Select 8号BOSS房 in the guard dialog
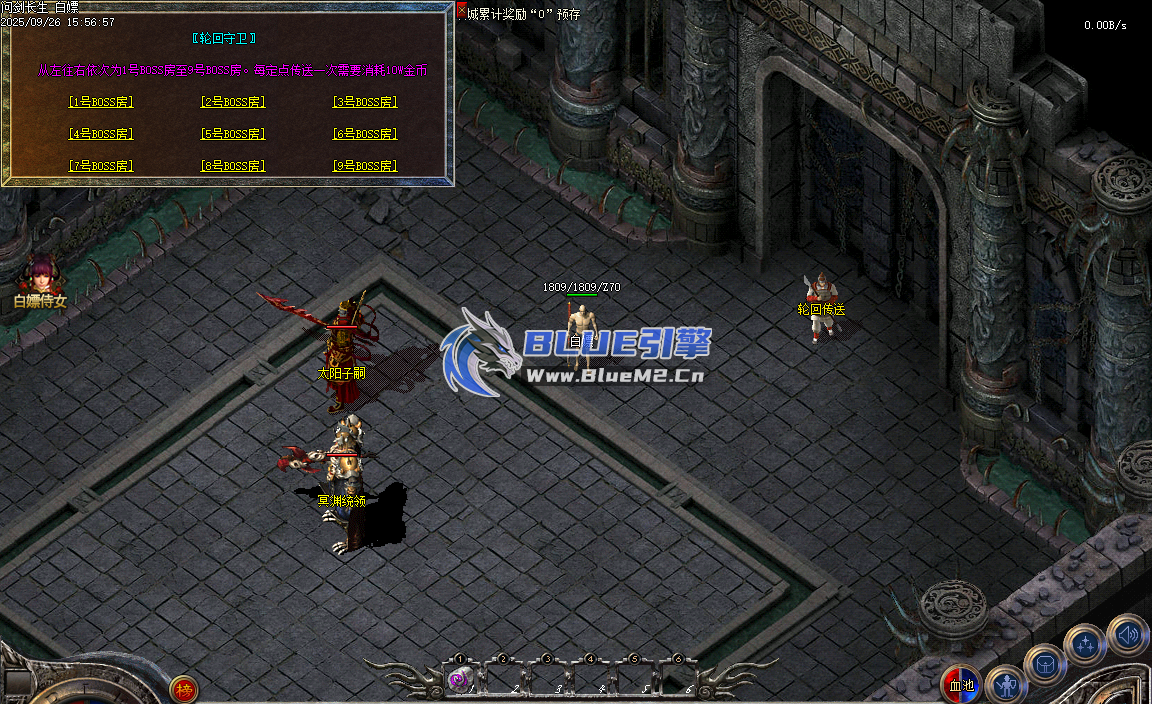The height and width of the screenshot is (704, 1152). [233, 166]
